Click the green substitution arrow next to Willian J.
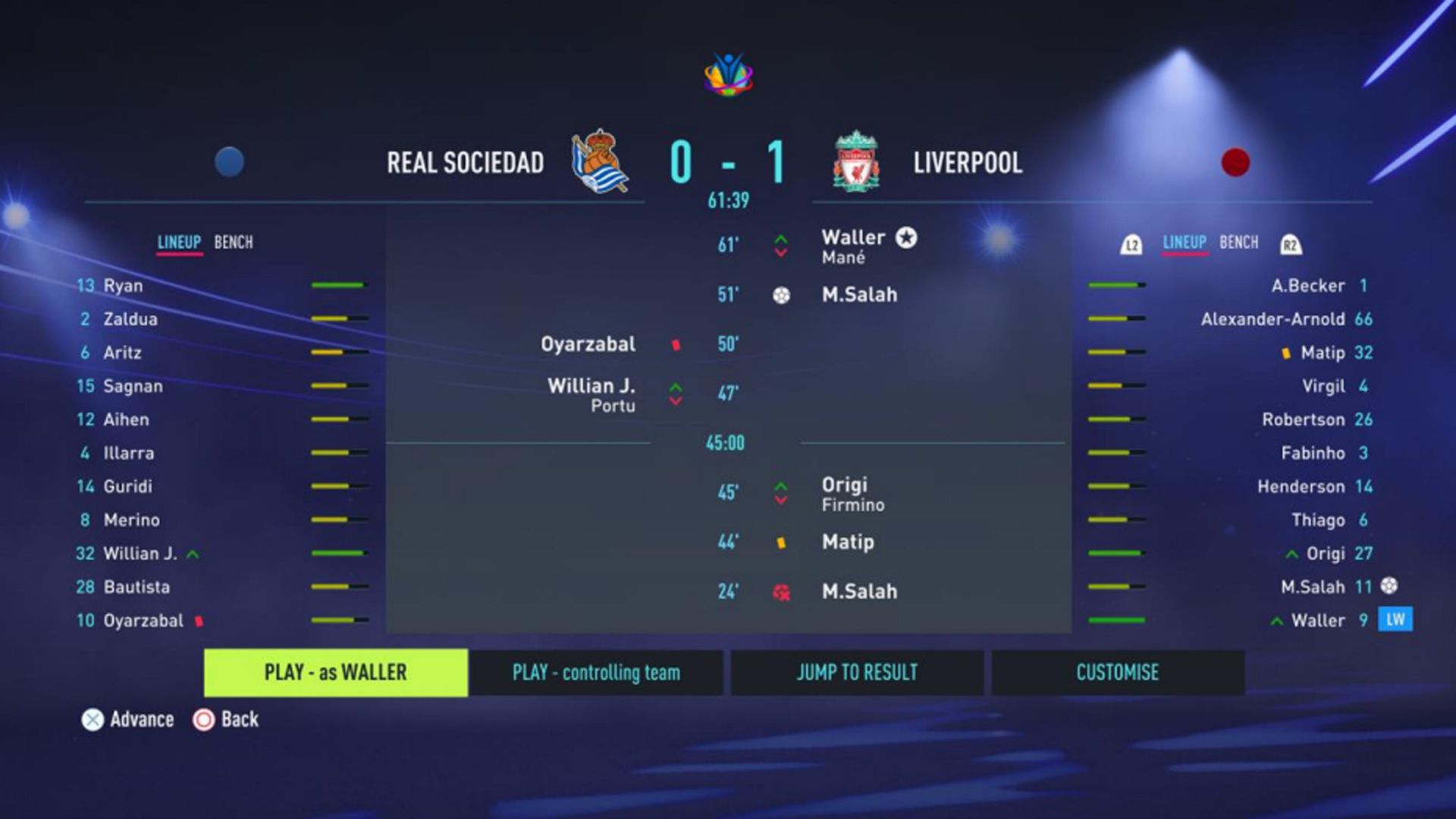This screenshot has width=1456, height=819. (x=192, y=554)
